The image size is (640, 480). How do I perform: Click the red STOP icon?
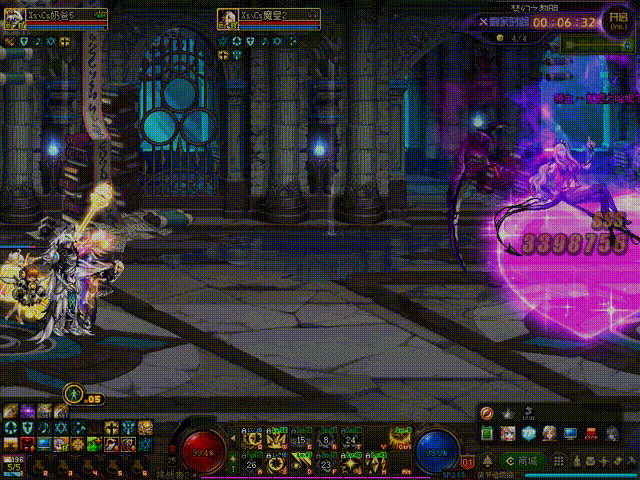(x=590, y=433)
